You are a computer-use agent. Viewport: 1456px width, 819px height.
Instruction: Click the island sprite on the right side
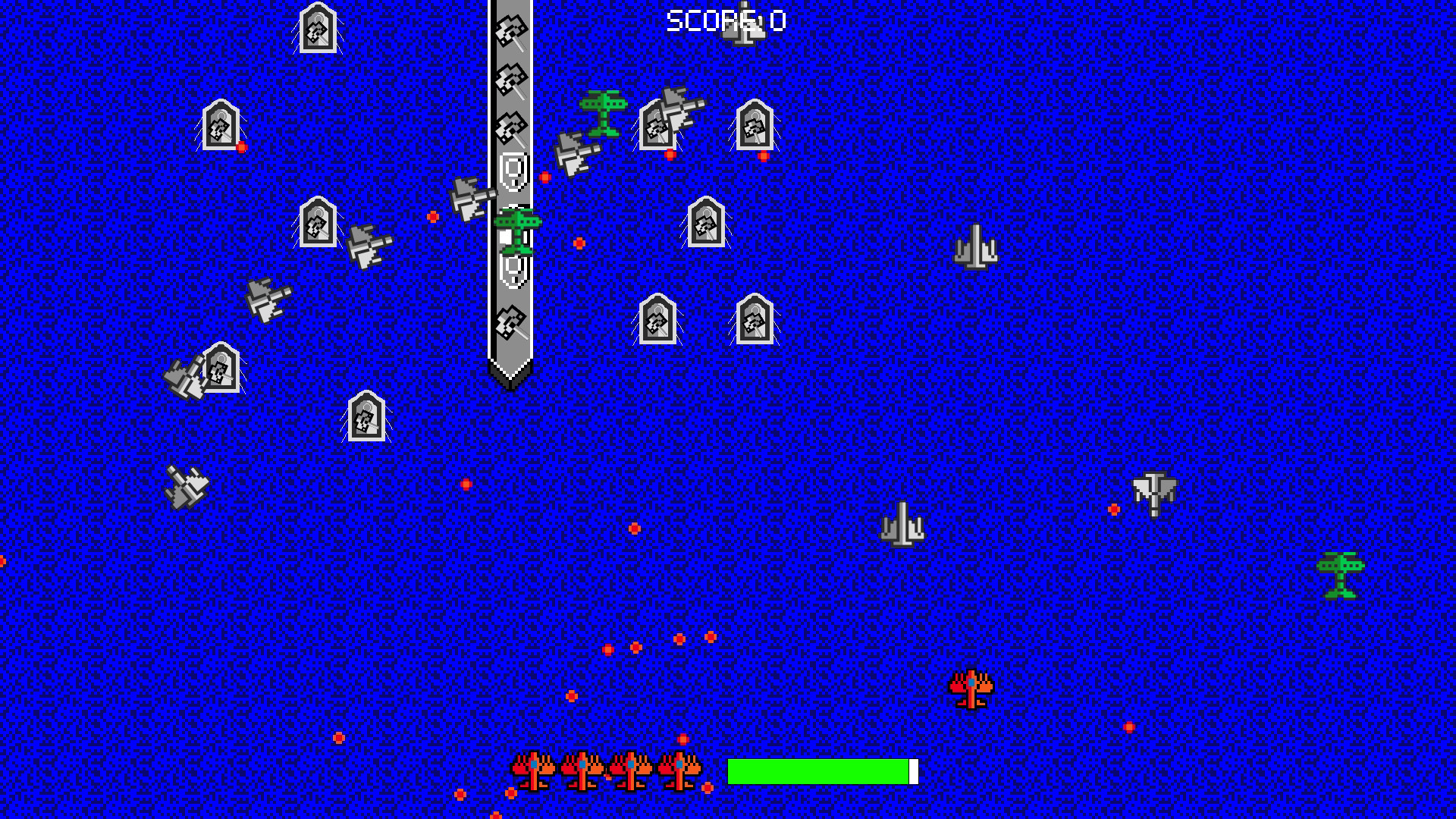click(x=978, y=246)
